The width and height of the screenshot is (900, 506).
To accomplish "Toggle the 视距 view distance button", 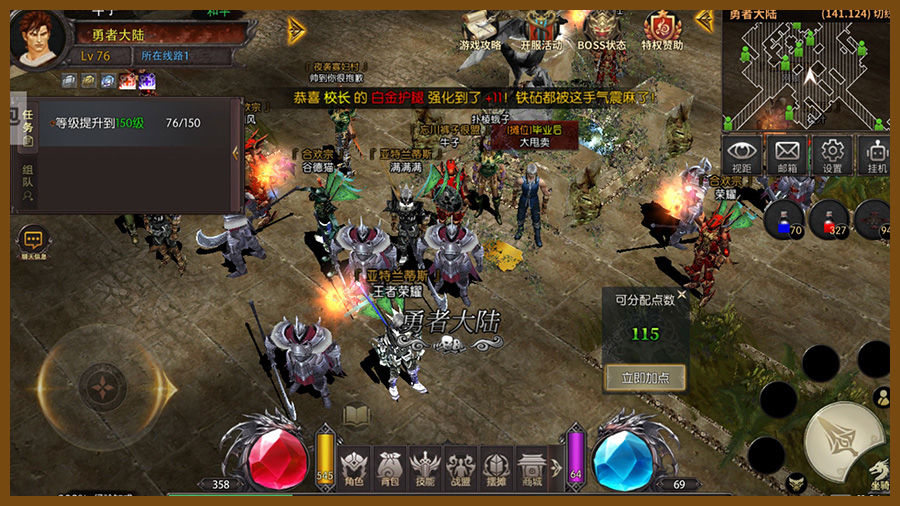I will pos(741,156).
